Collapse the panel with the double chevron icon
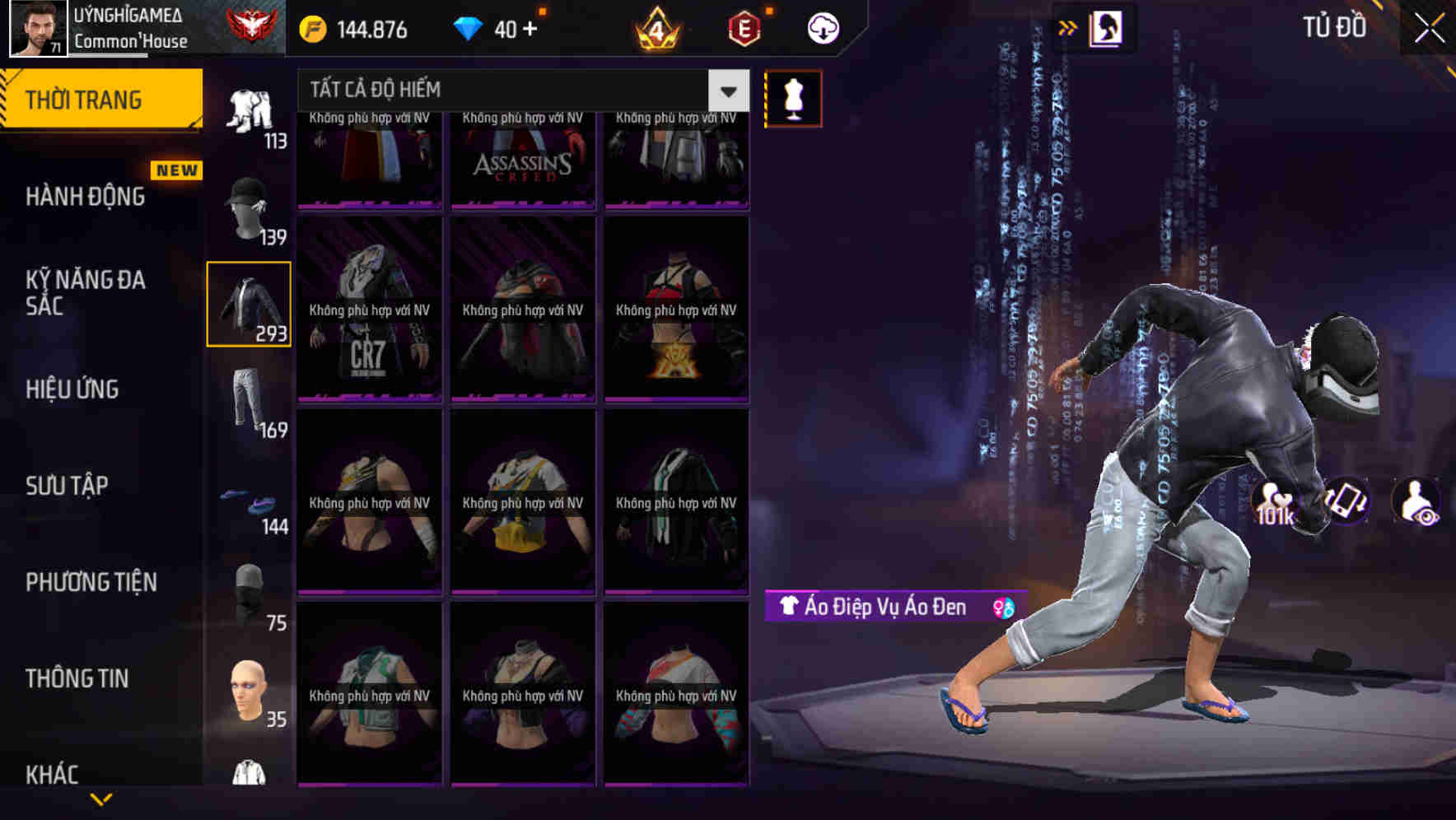Viewport: 1456px width, 820px height. click(x=1068, y=26)
